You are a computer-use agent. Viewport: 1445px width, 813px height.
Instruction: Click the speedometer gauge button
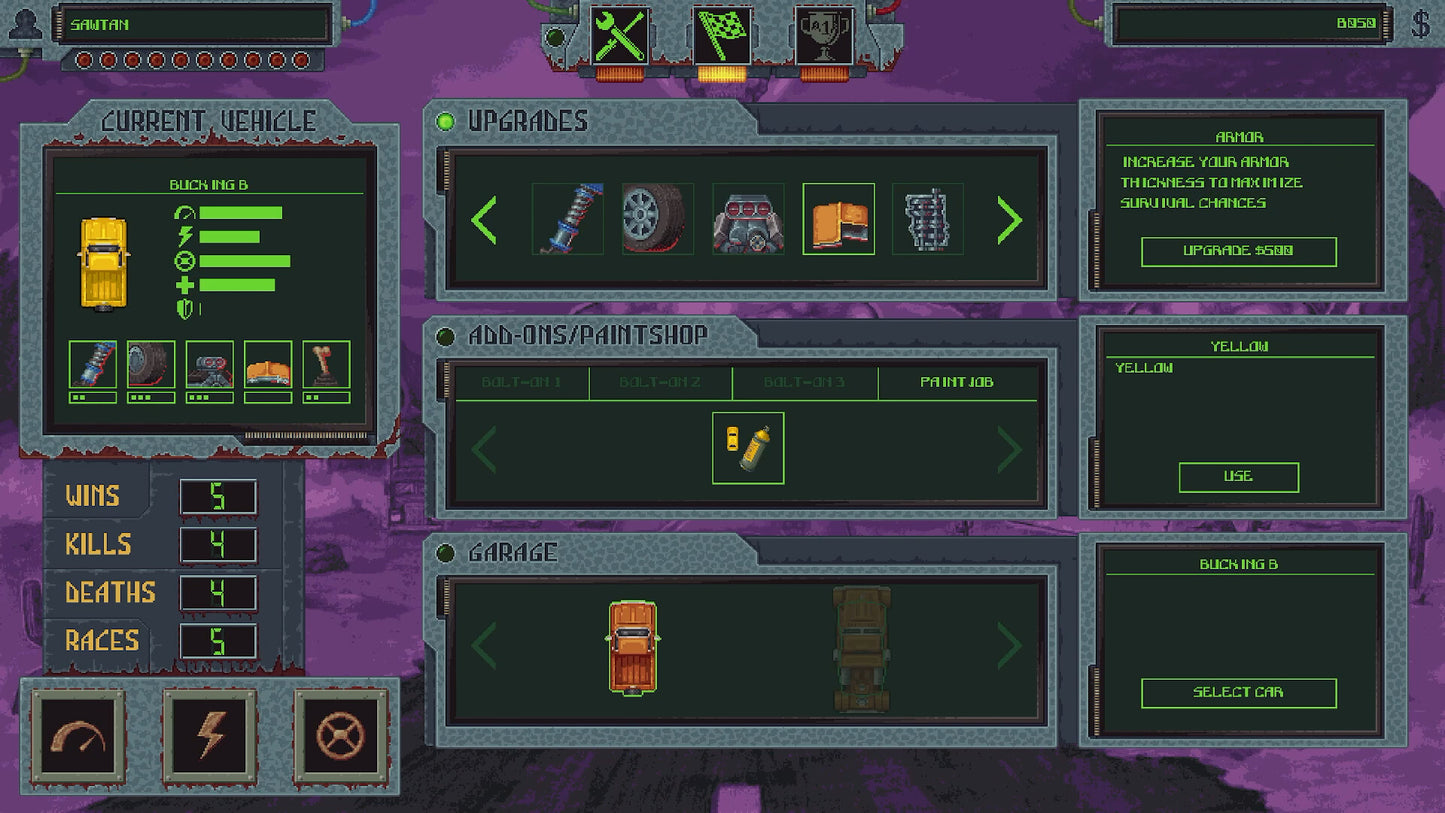[x=79, y=737]
